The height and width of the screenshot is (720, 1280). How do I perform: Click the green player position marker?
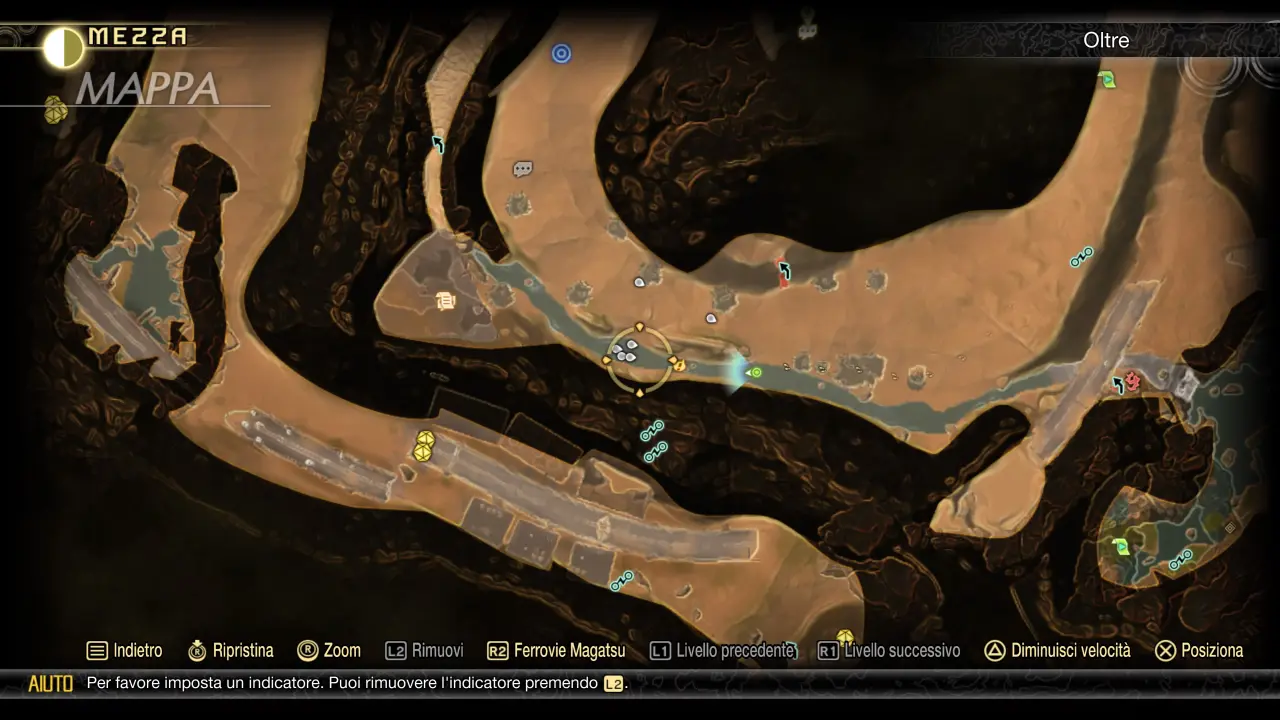(x=756, y=373)
